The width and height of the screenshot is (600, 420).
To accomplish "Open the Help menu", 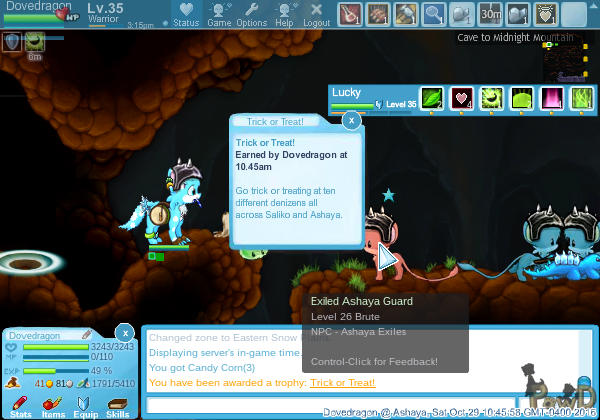I will tap(284, 14).
